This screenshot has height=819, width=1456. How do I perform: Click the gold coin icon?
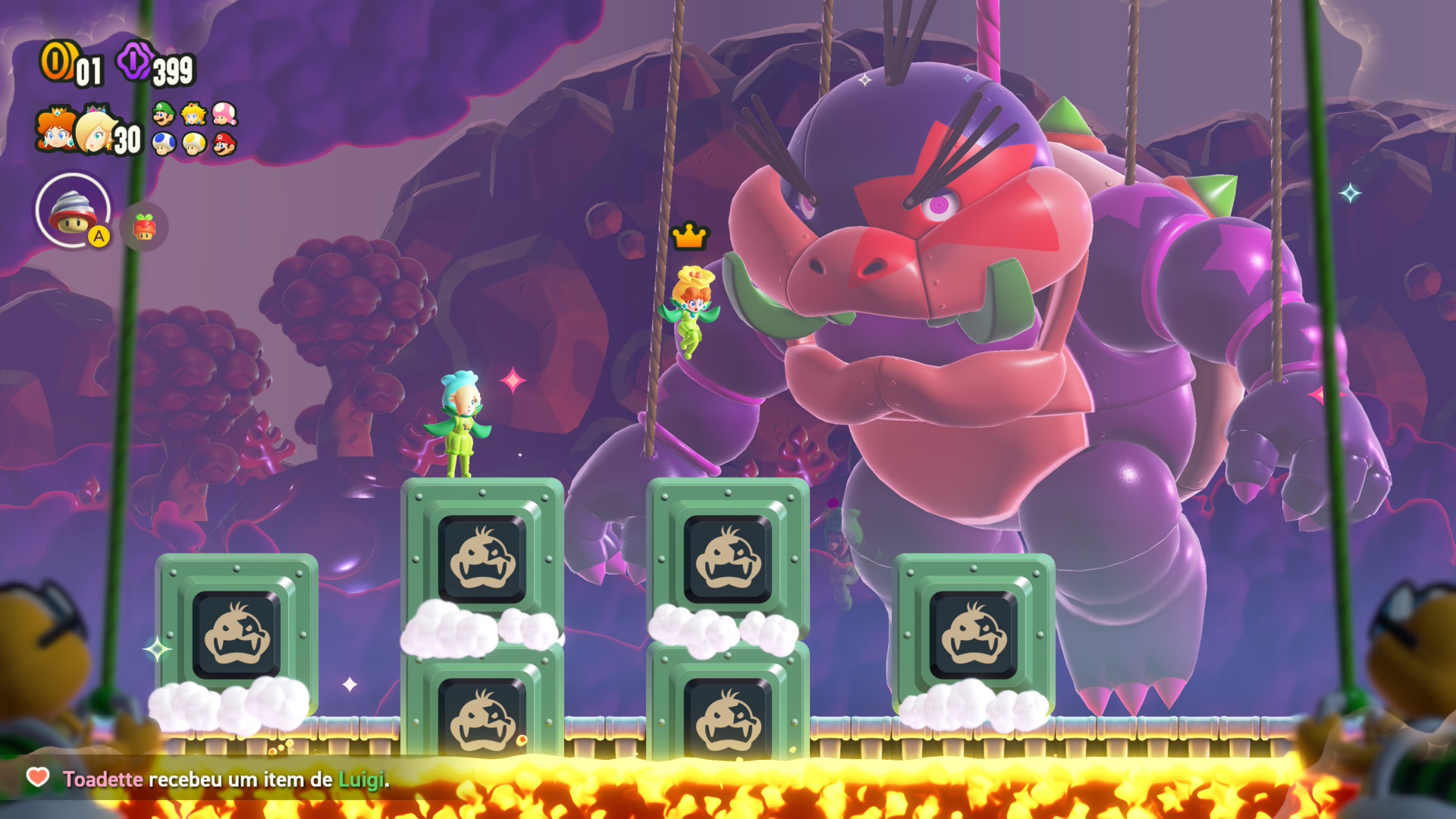click(56, 61)
